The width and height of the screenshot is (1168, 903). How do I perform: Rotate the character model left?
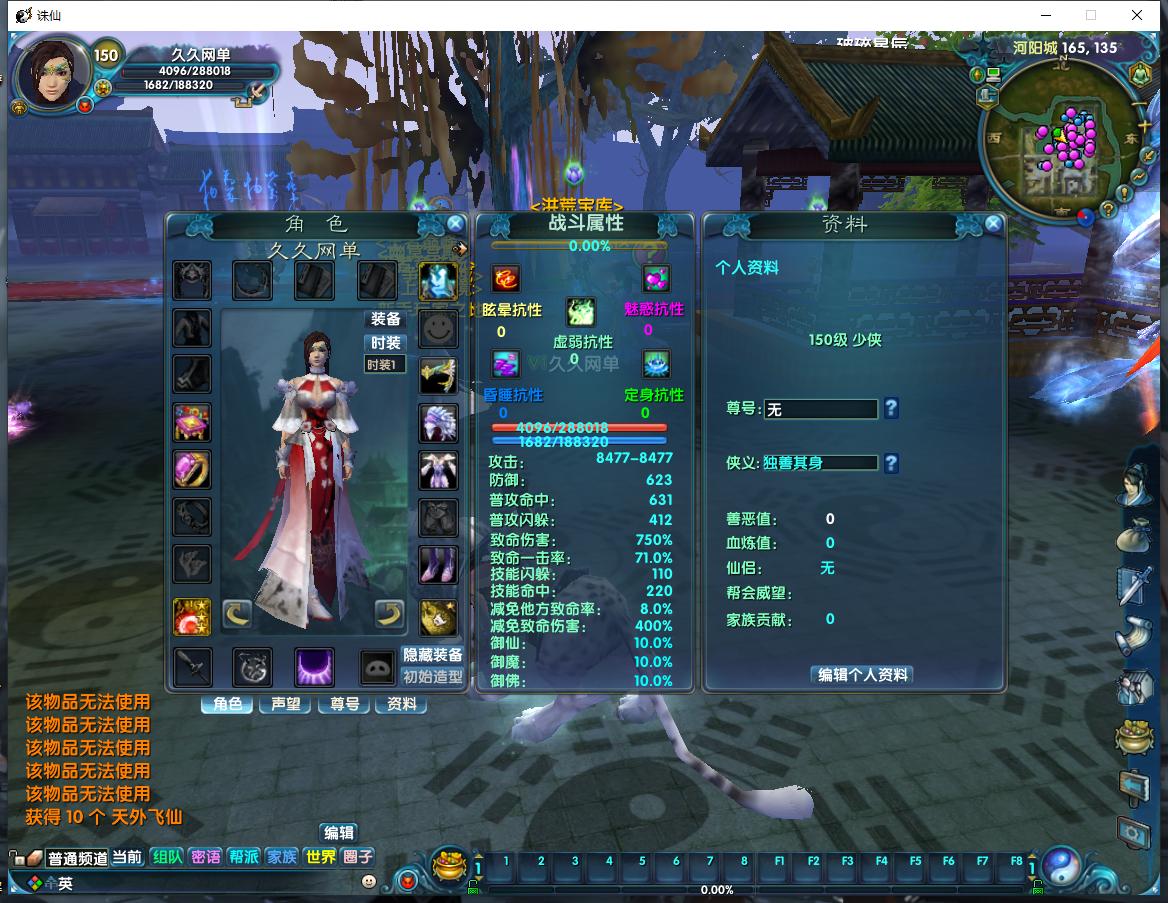click(236, 612)
